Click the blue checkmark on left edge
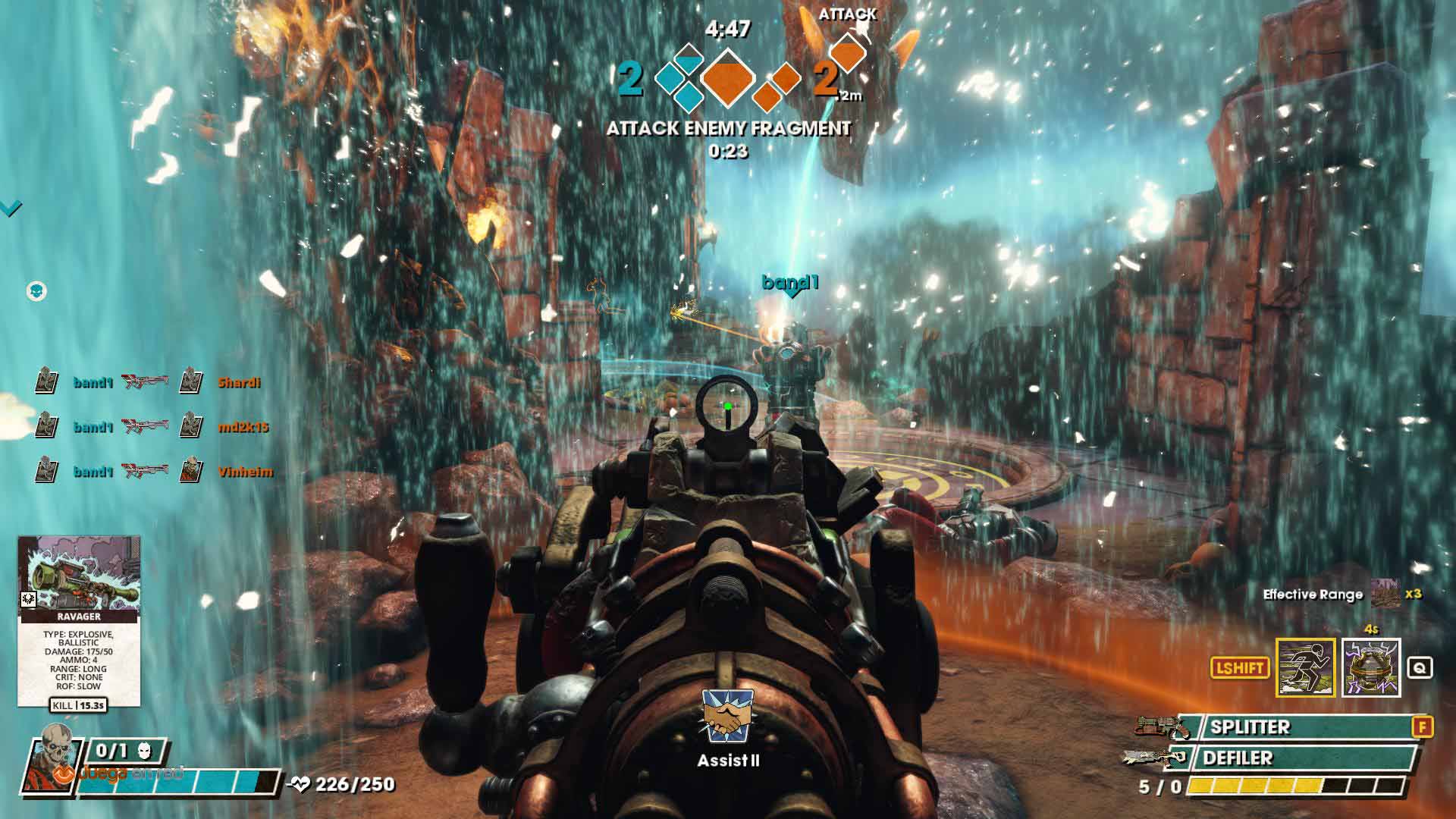This screenshot has width=1456, height=819. pyautogui.click(x=11, y=207)
